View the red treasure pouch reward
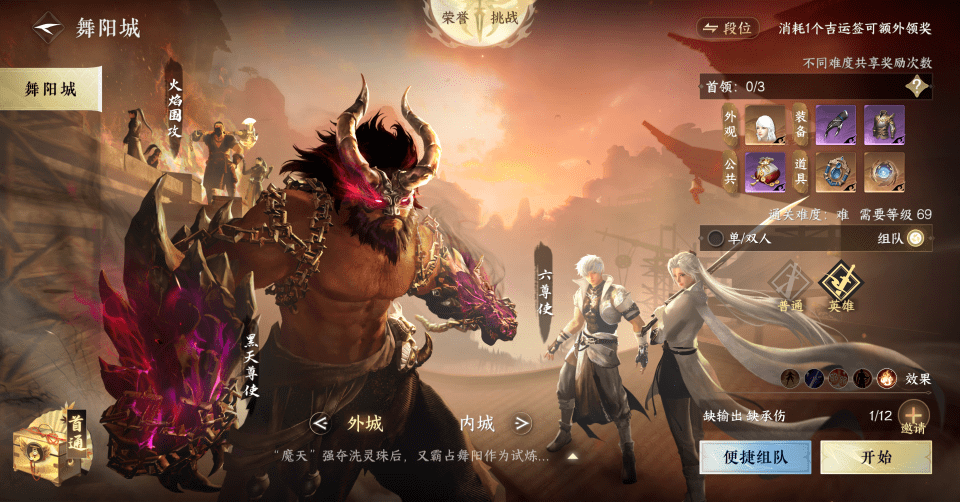This screenshot has height=502, width=960. click(x=765, y=172)
